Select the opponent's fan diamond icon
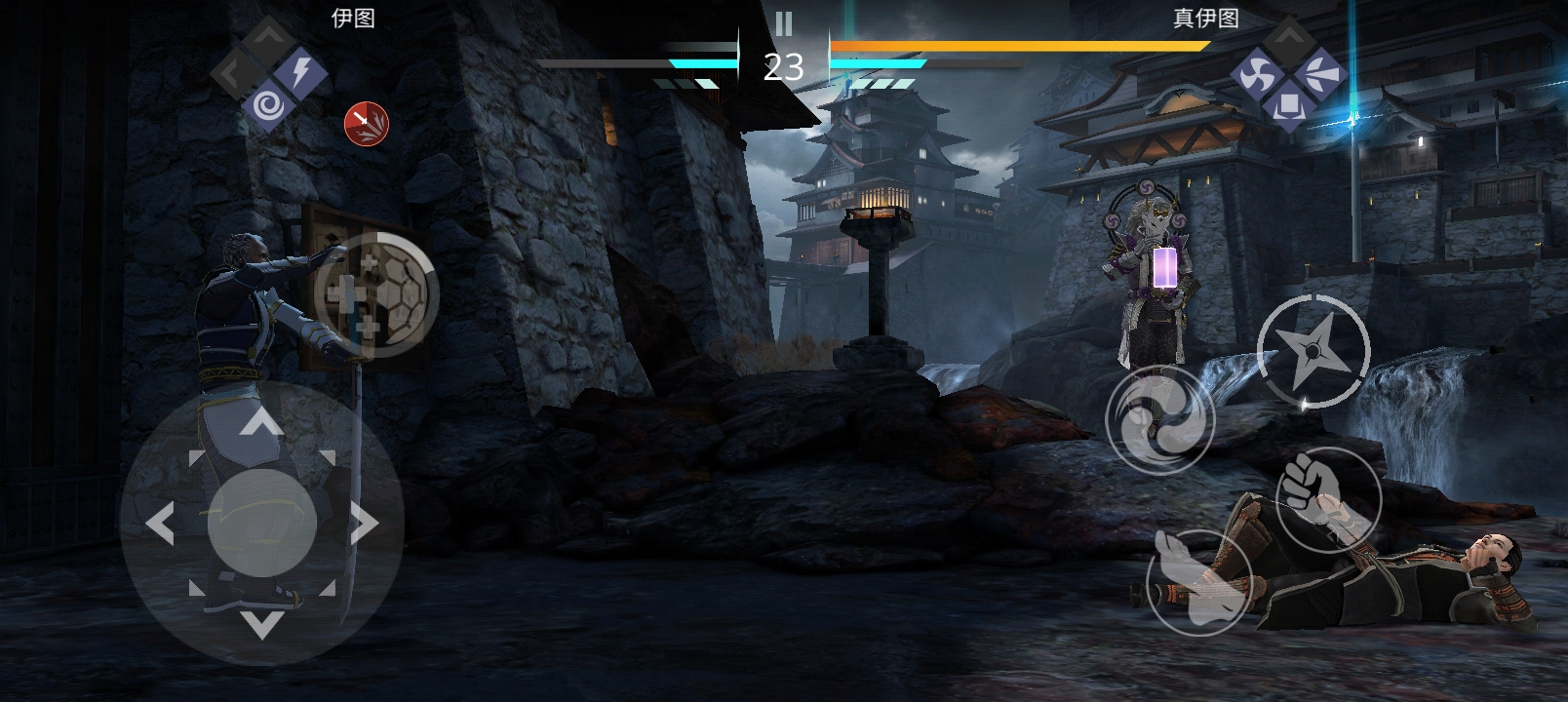 point(1321,73)
